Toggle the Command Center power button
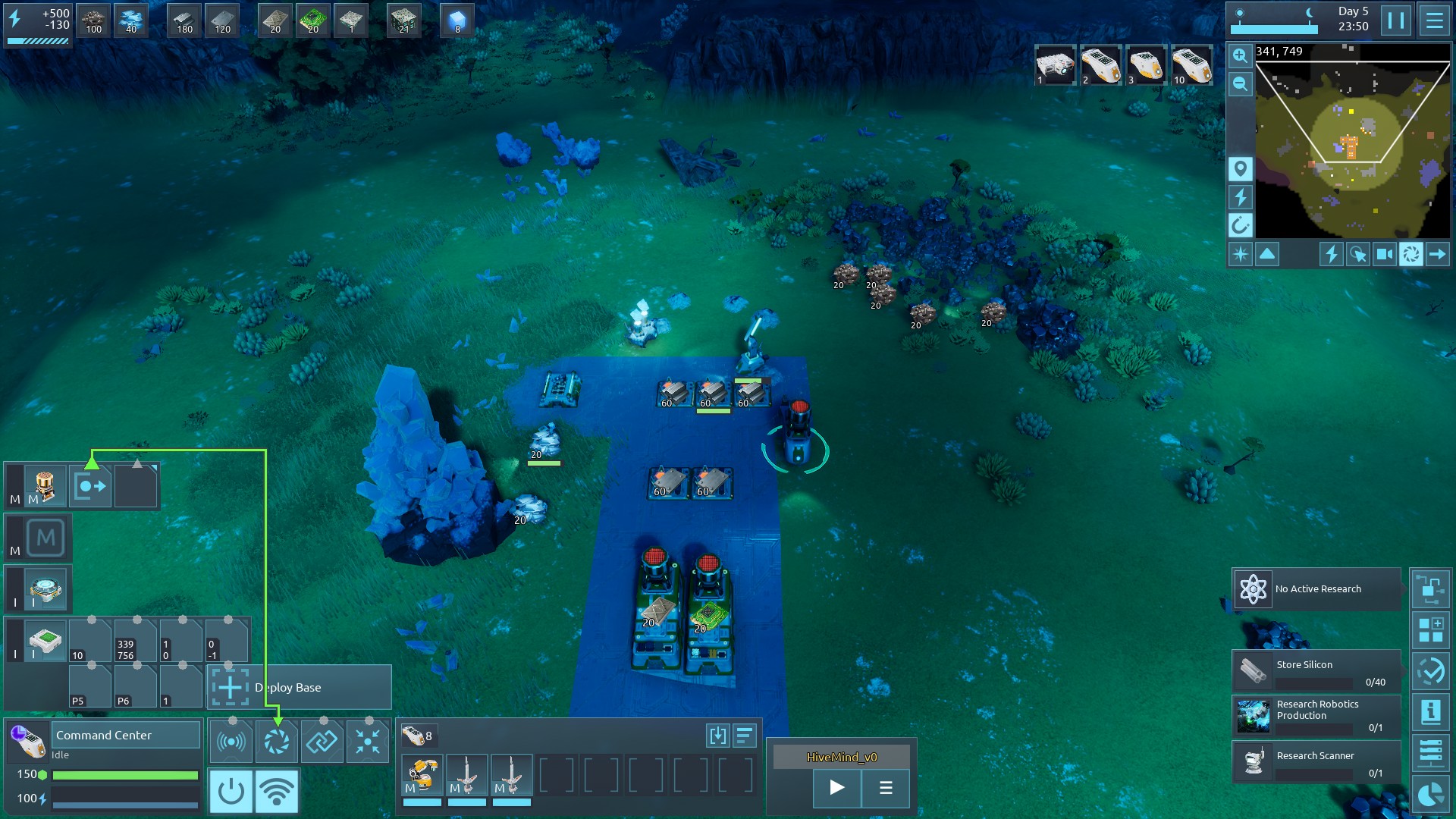 coord(231,791)
